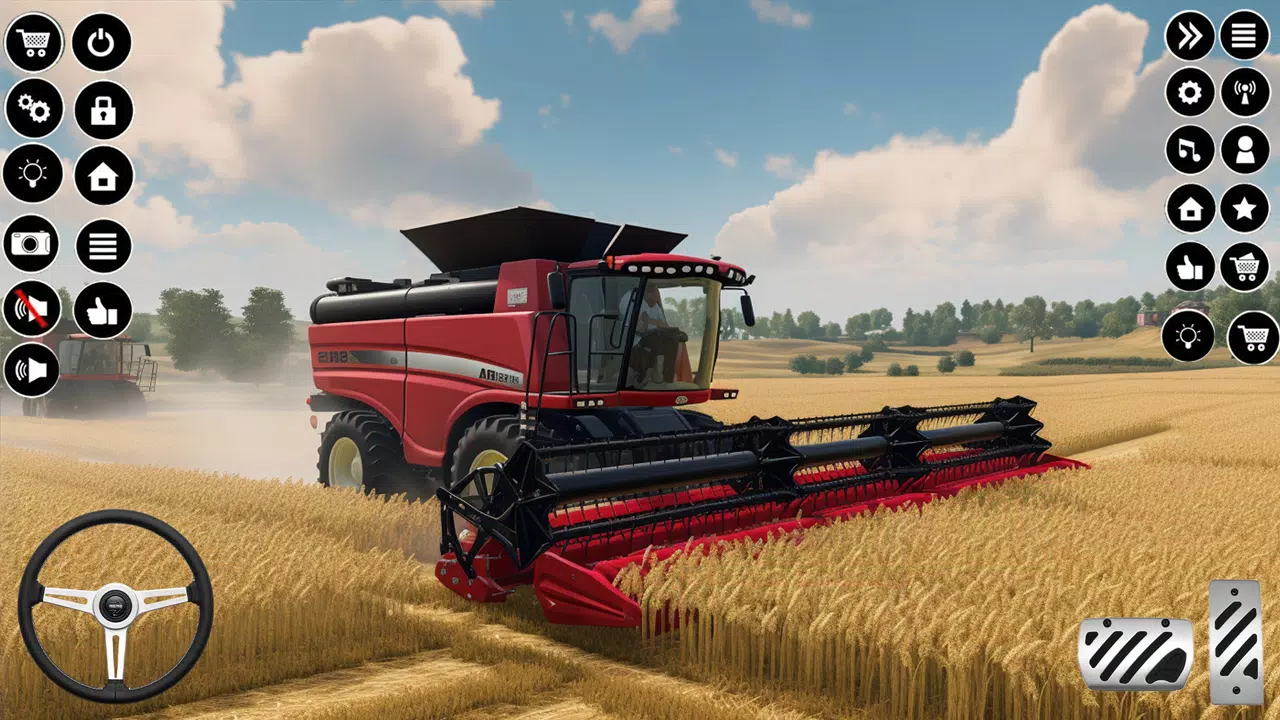Open the top-right hamburger menu
The height and width of the screenshot is (720, 1280).
tap(1244, 37)
